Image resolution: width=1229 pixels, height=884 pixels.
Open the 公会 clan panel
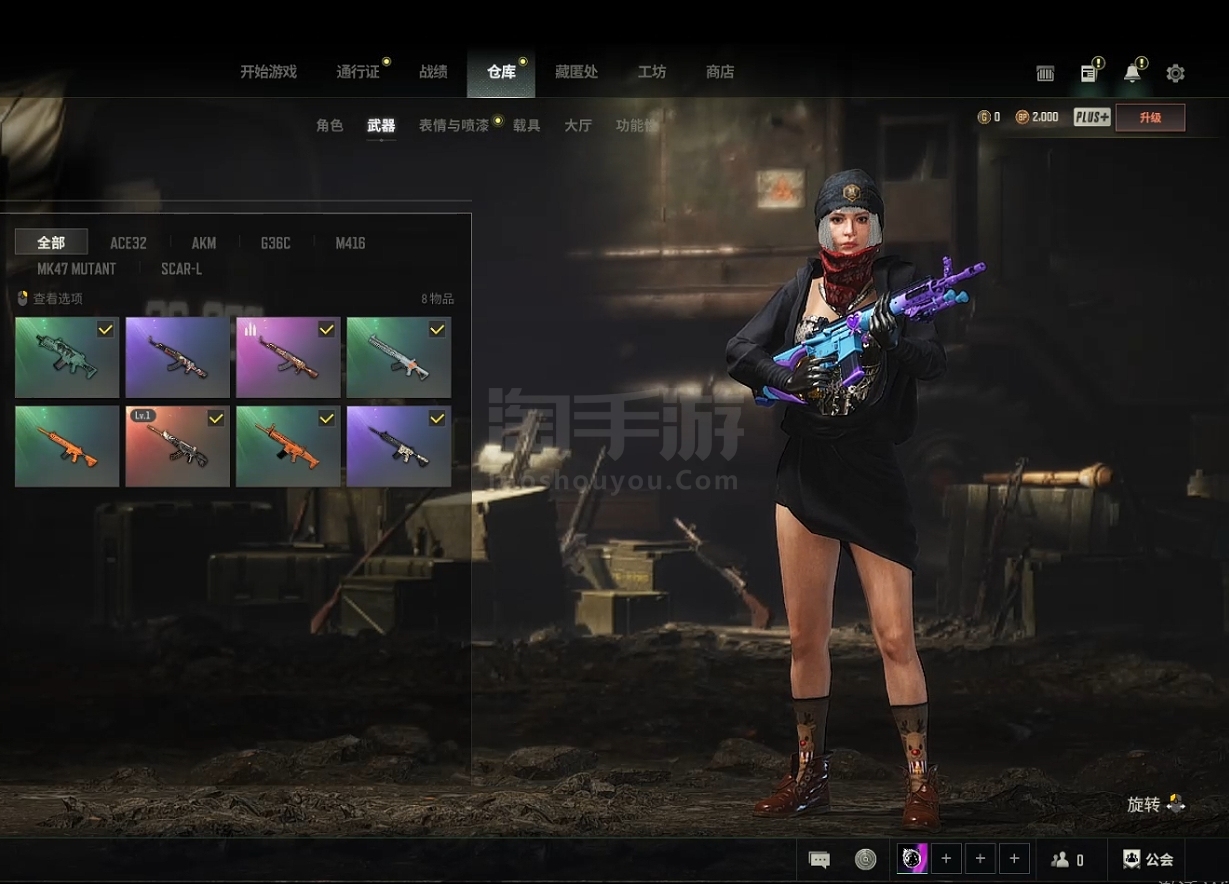[1148, 859]
